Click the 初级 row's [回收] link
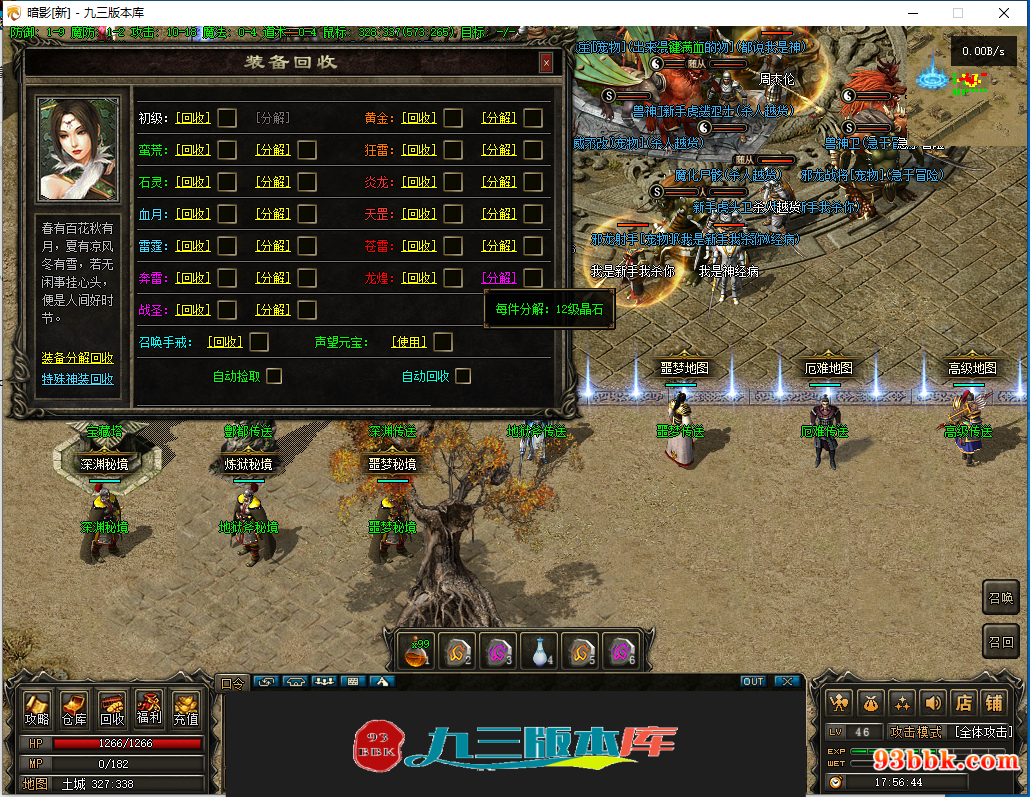1030x797 pixels. [193, 118]
